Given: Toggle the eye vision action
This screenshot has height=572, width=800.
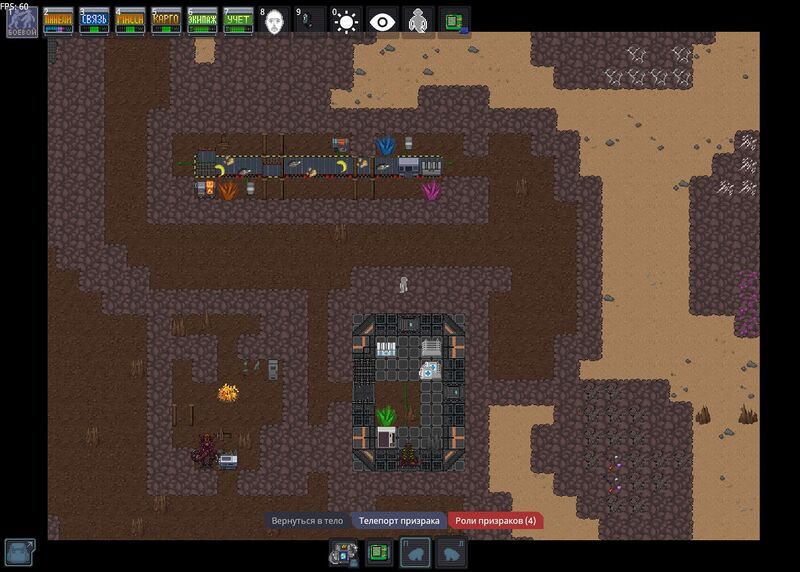Looking at the screenshot, I should coord(382,22).
